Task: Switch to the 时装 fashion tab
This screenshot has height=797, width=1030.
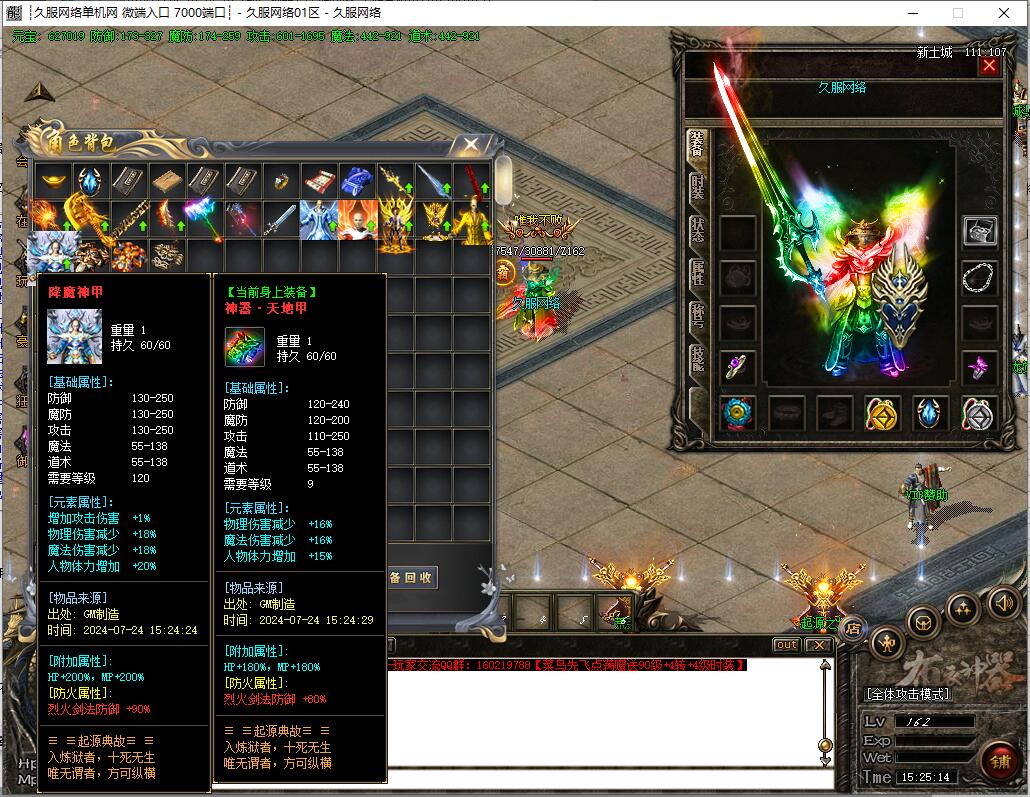Action: coord(697,187)
